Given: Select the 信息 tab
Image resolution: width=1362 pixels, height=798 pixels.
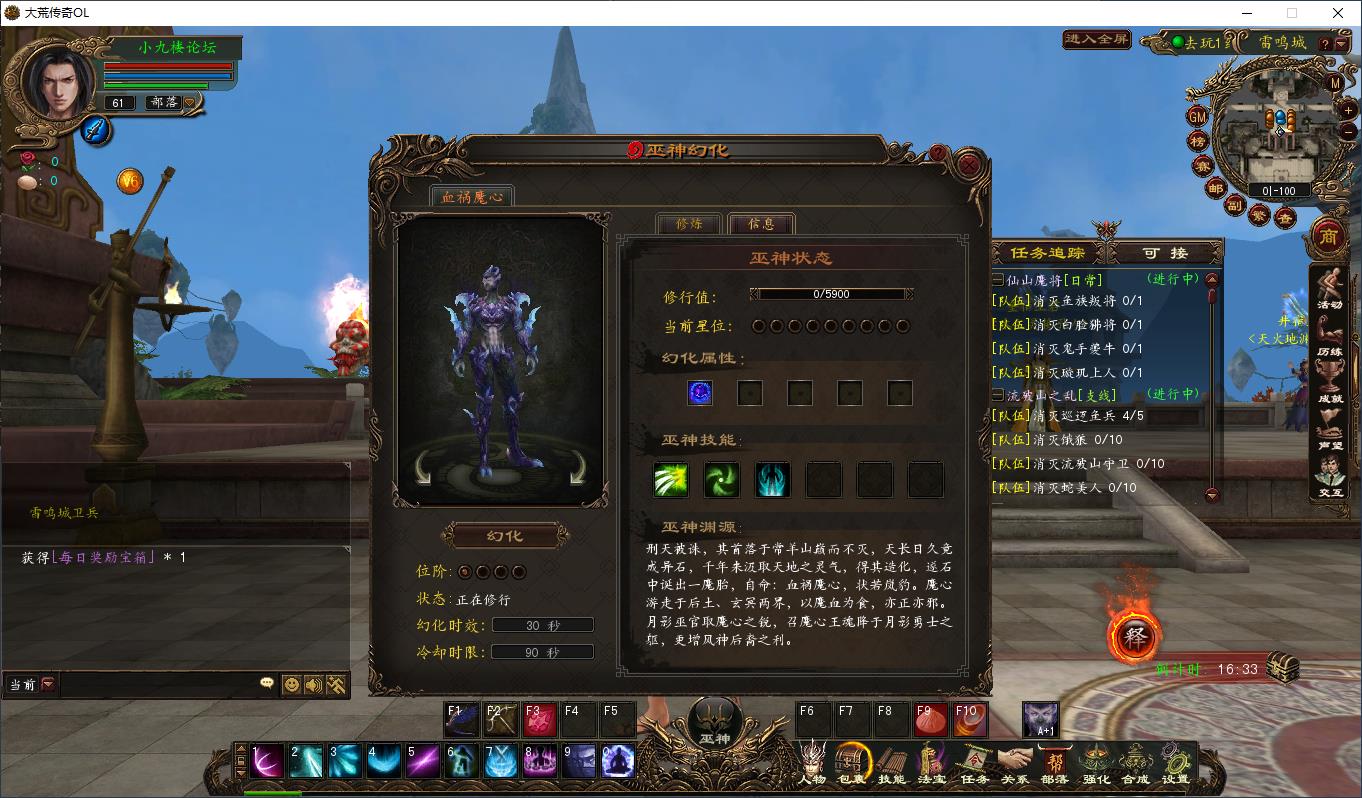Looking at the screenshot, I should point(762,224).
